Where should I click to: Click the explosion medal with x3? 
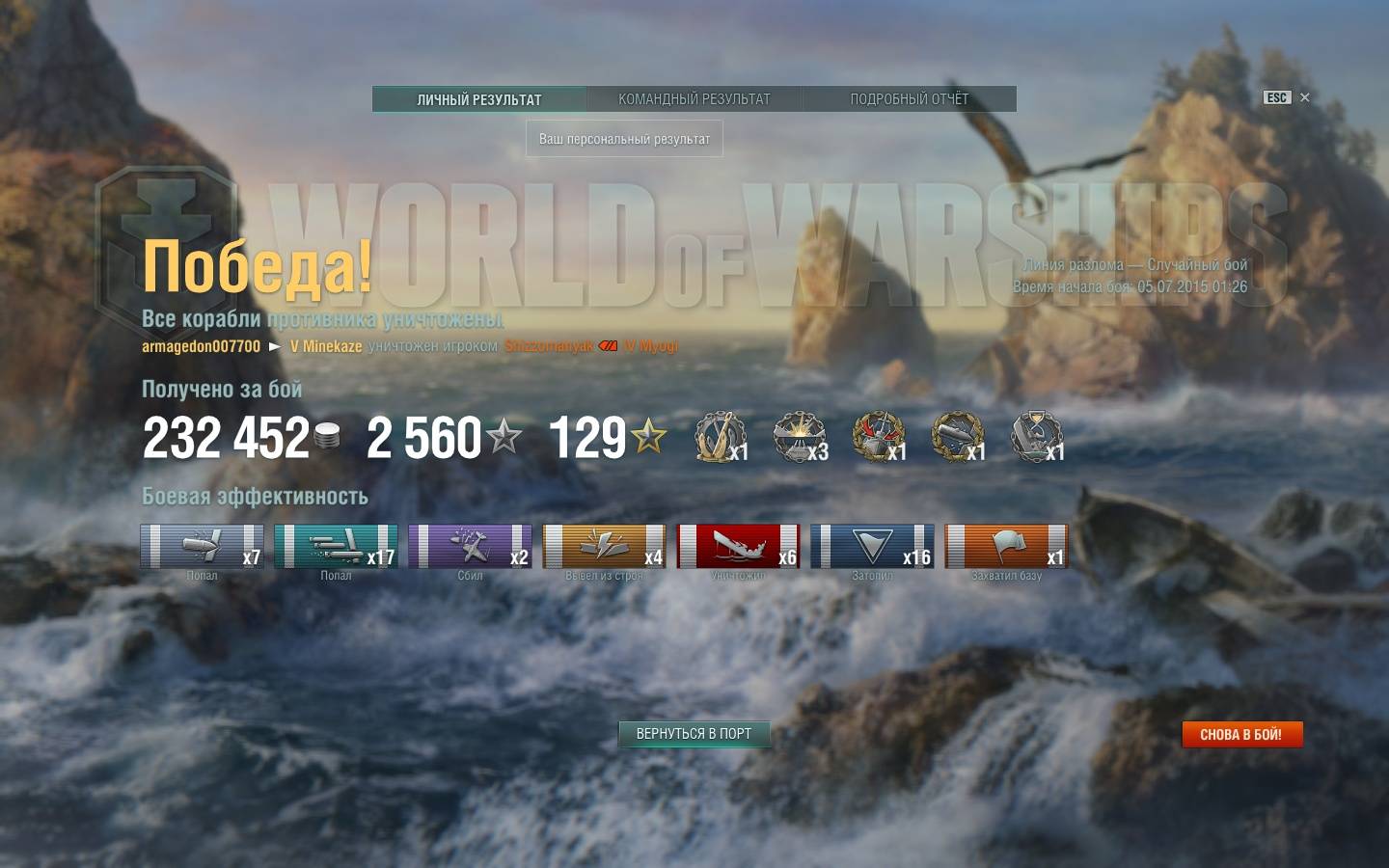tap(799, 437)
